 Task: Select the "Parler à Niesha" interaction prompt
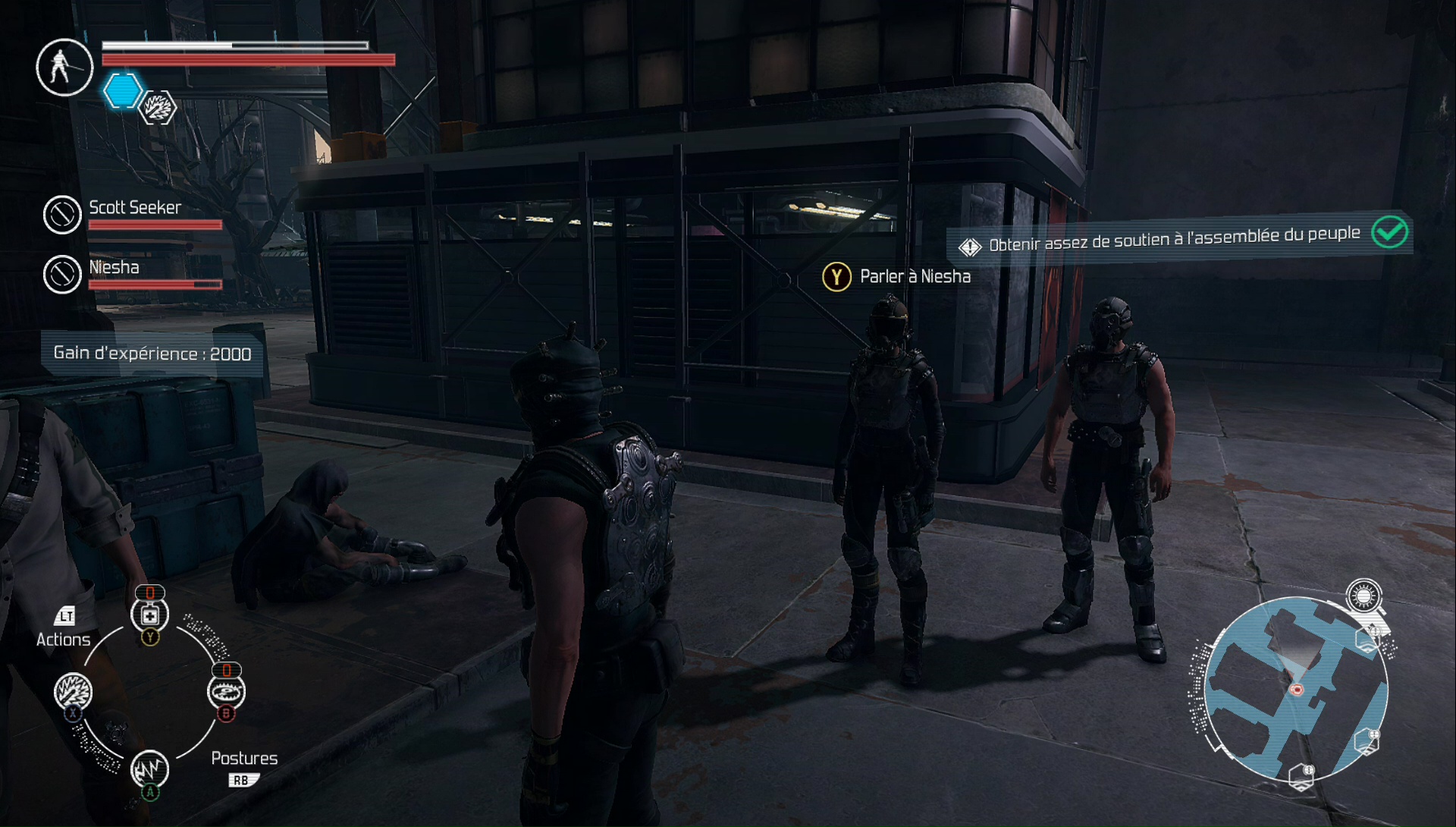[896, 277]
